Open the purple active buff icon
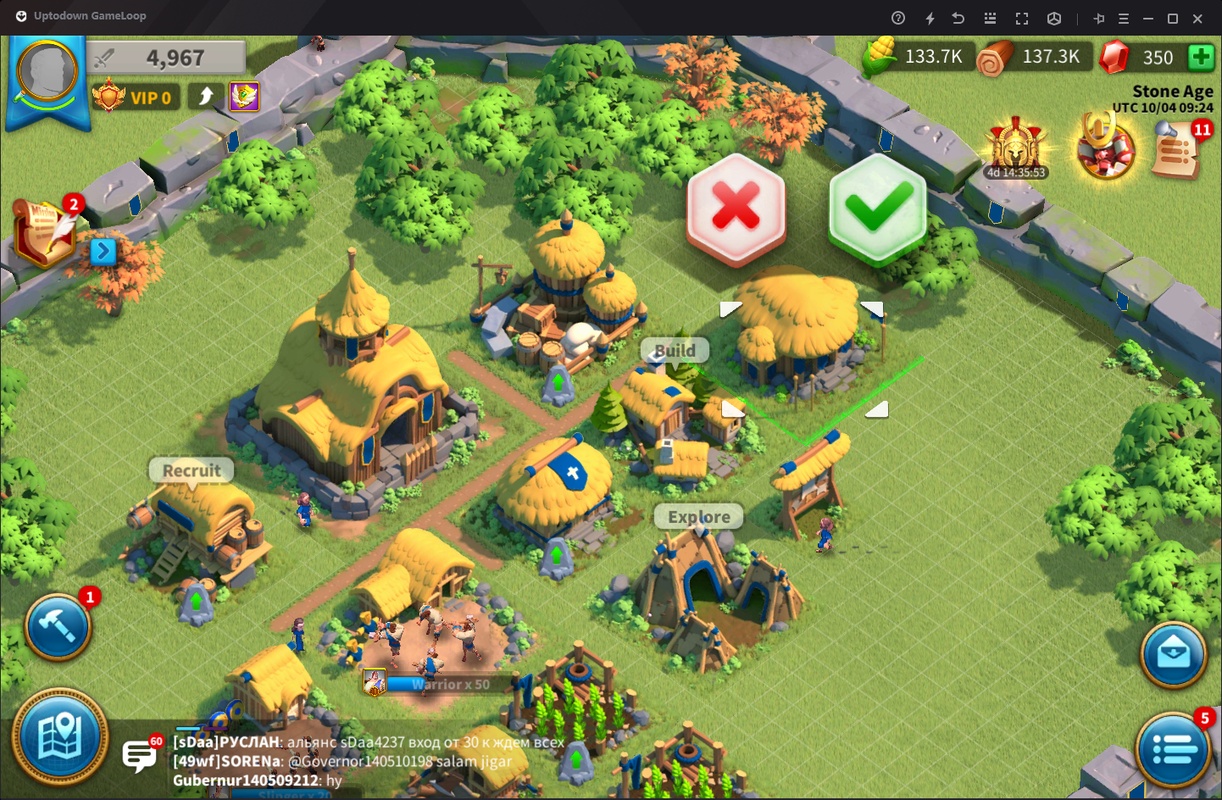This screenshot has width=1222, height=800. 244,97
